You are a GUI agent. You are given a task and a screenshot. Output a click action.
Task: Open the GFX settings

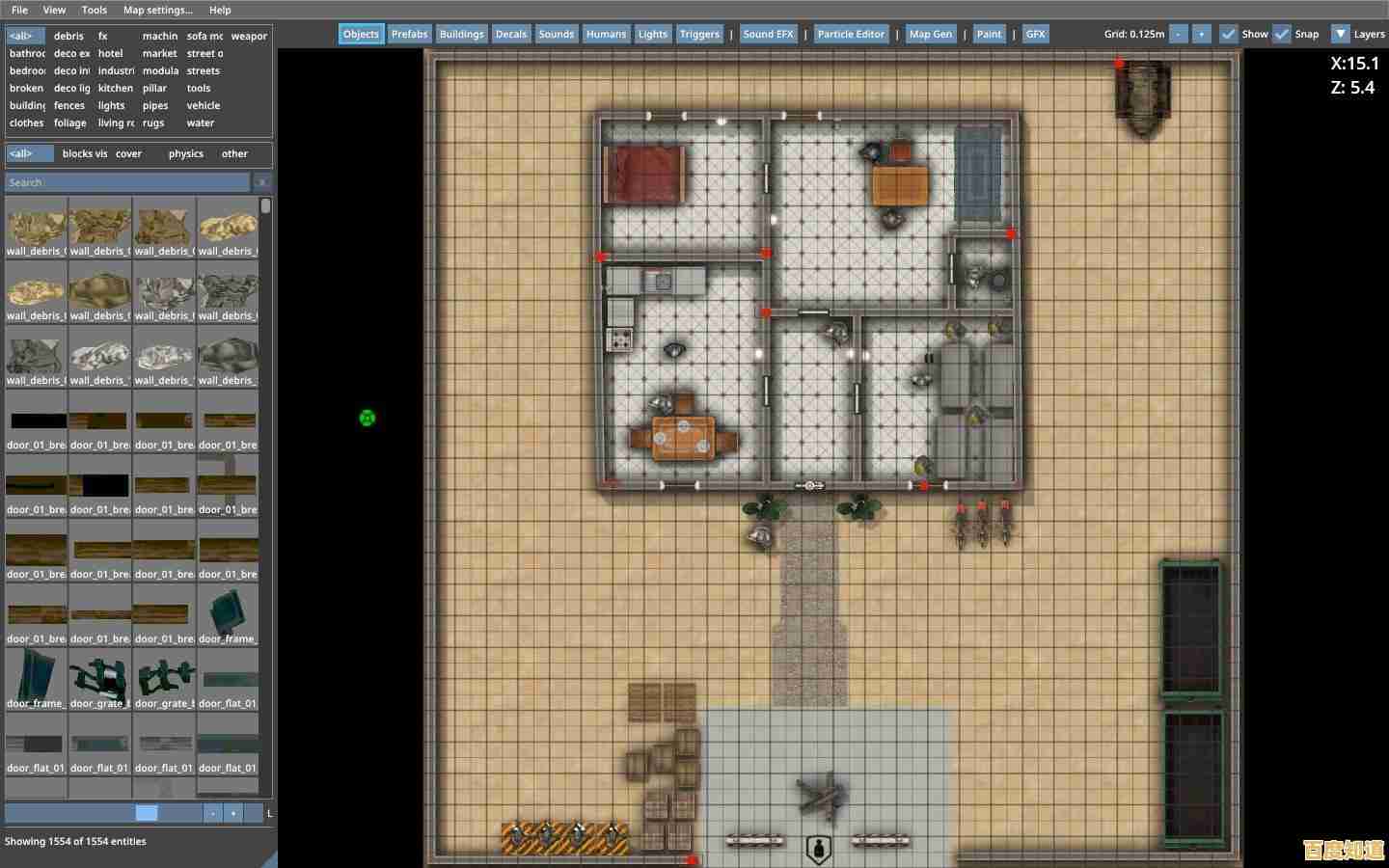tap(1034, 34)
